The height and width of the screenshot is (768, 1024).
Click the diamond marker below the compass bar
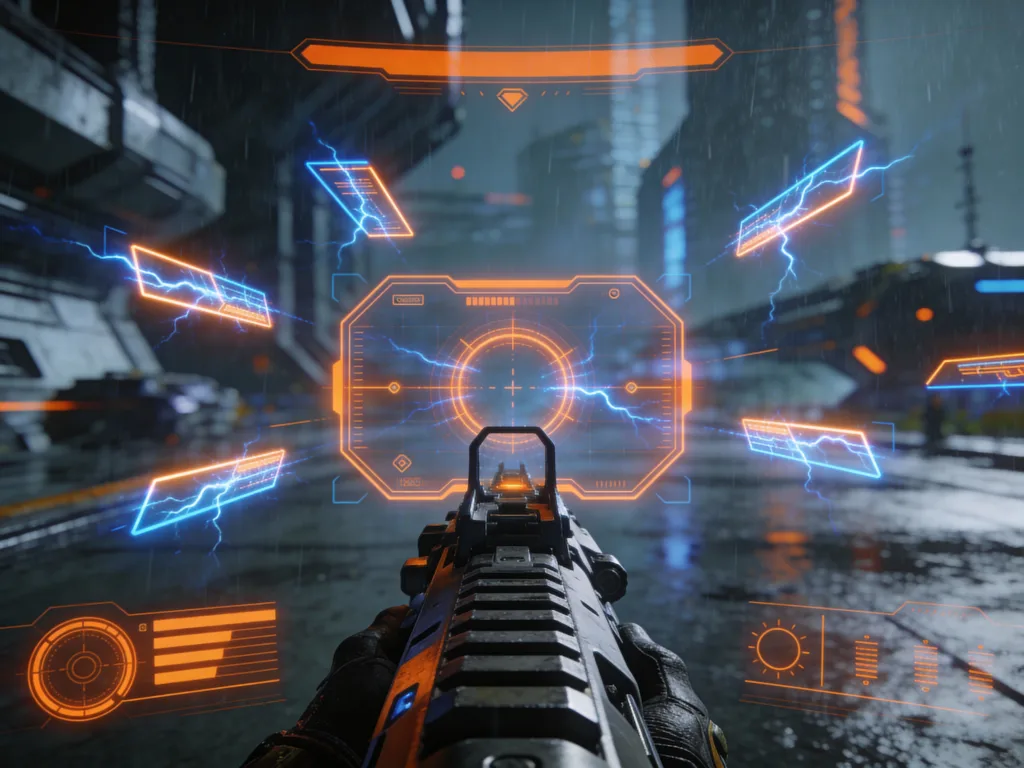click(512, 98)
